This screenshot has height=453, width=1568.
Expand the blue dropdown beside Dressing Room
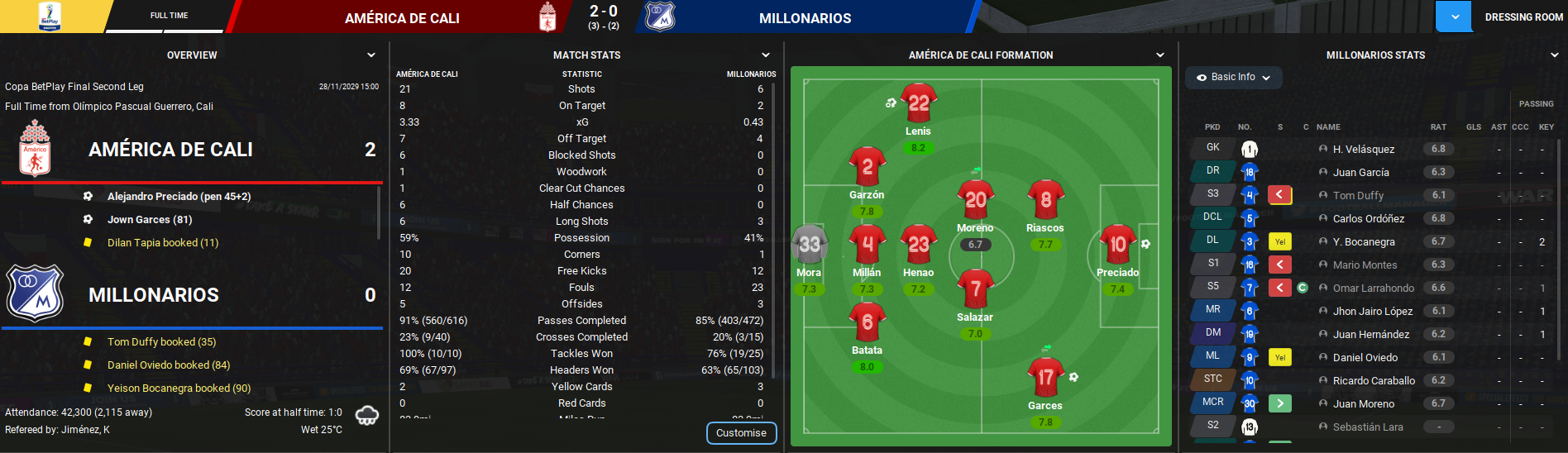click(1455, 17)
